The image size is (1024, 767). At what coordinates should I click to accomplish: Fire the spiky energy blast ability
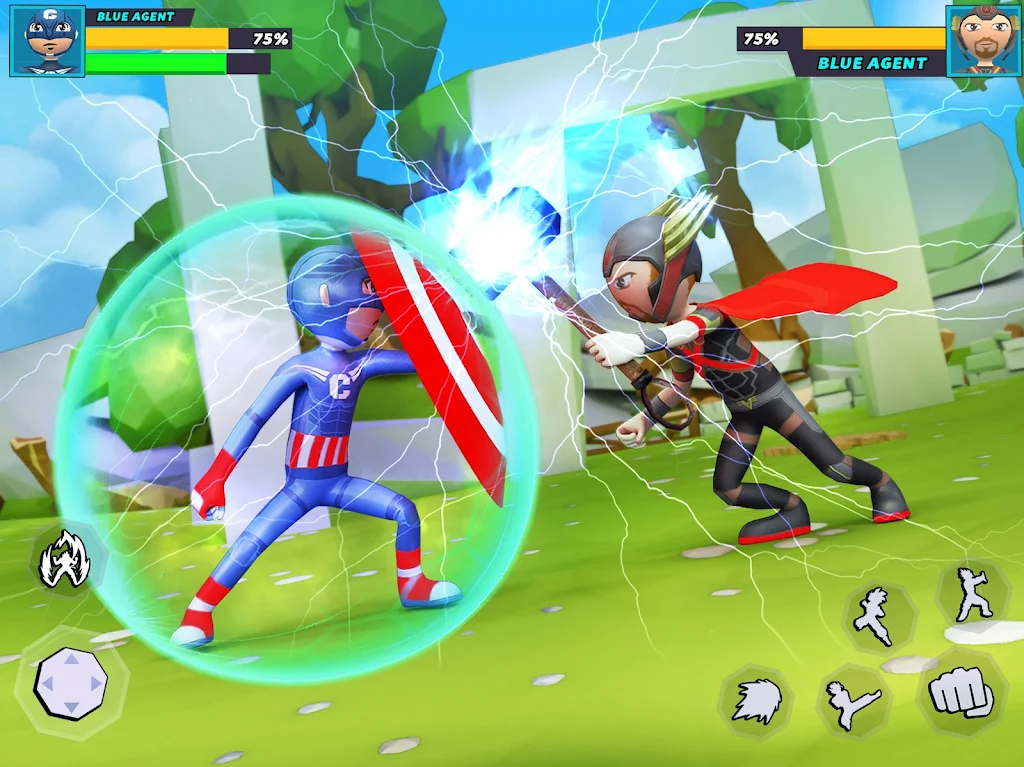(x=756, y=700)
